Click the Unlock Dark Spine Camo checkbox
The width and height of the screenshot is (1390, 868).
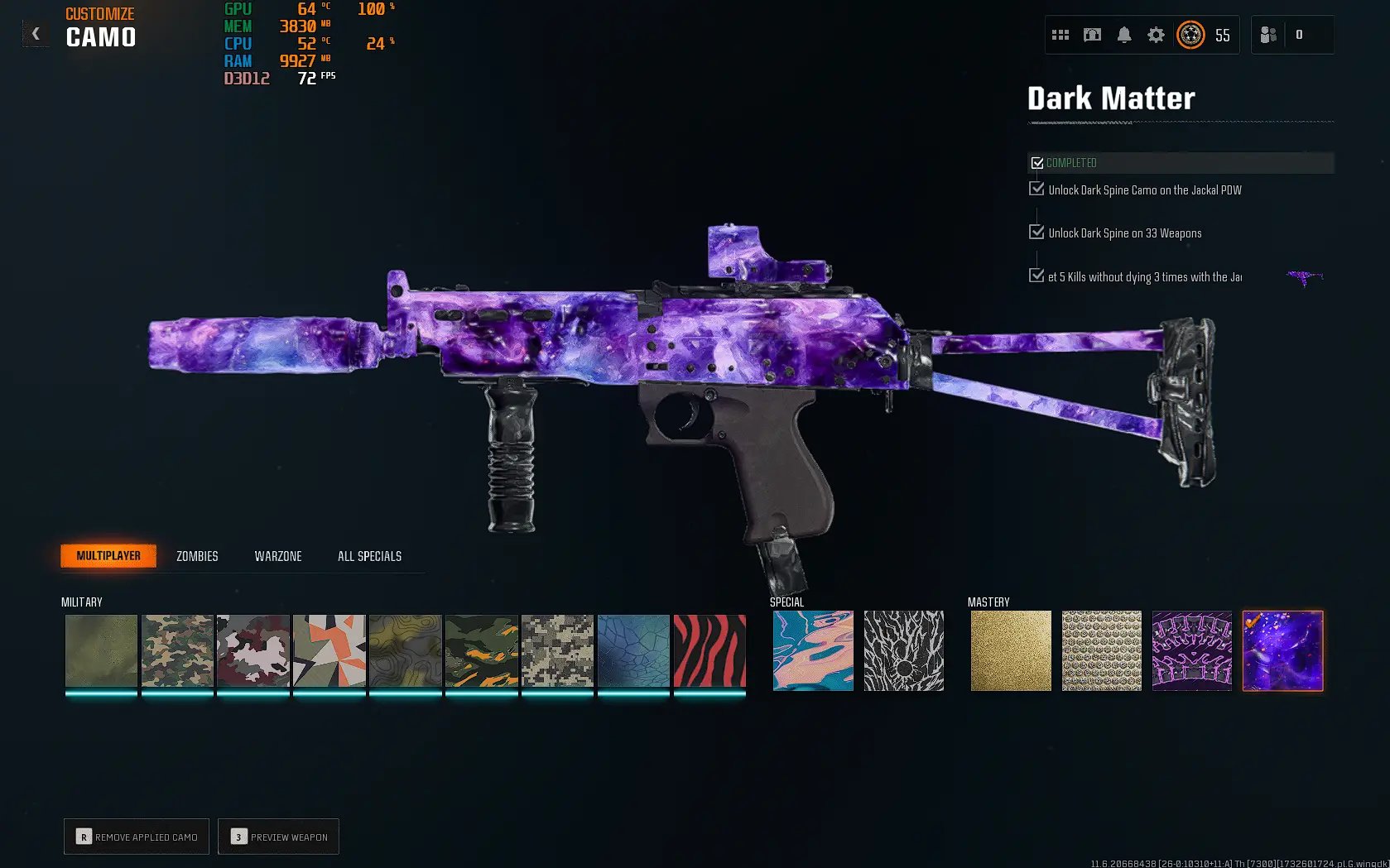point(1036,189)
